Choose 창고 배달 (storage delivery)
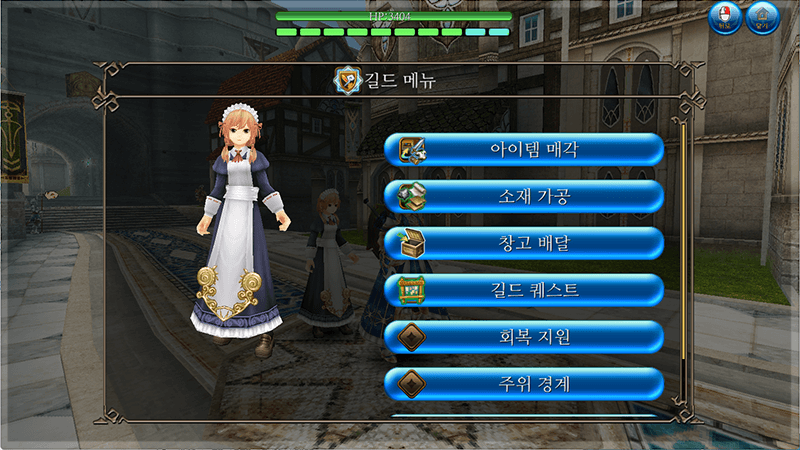Viewport: 800px width, 450px height. pos(524,243)
